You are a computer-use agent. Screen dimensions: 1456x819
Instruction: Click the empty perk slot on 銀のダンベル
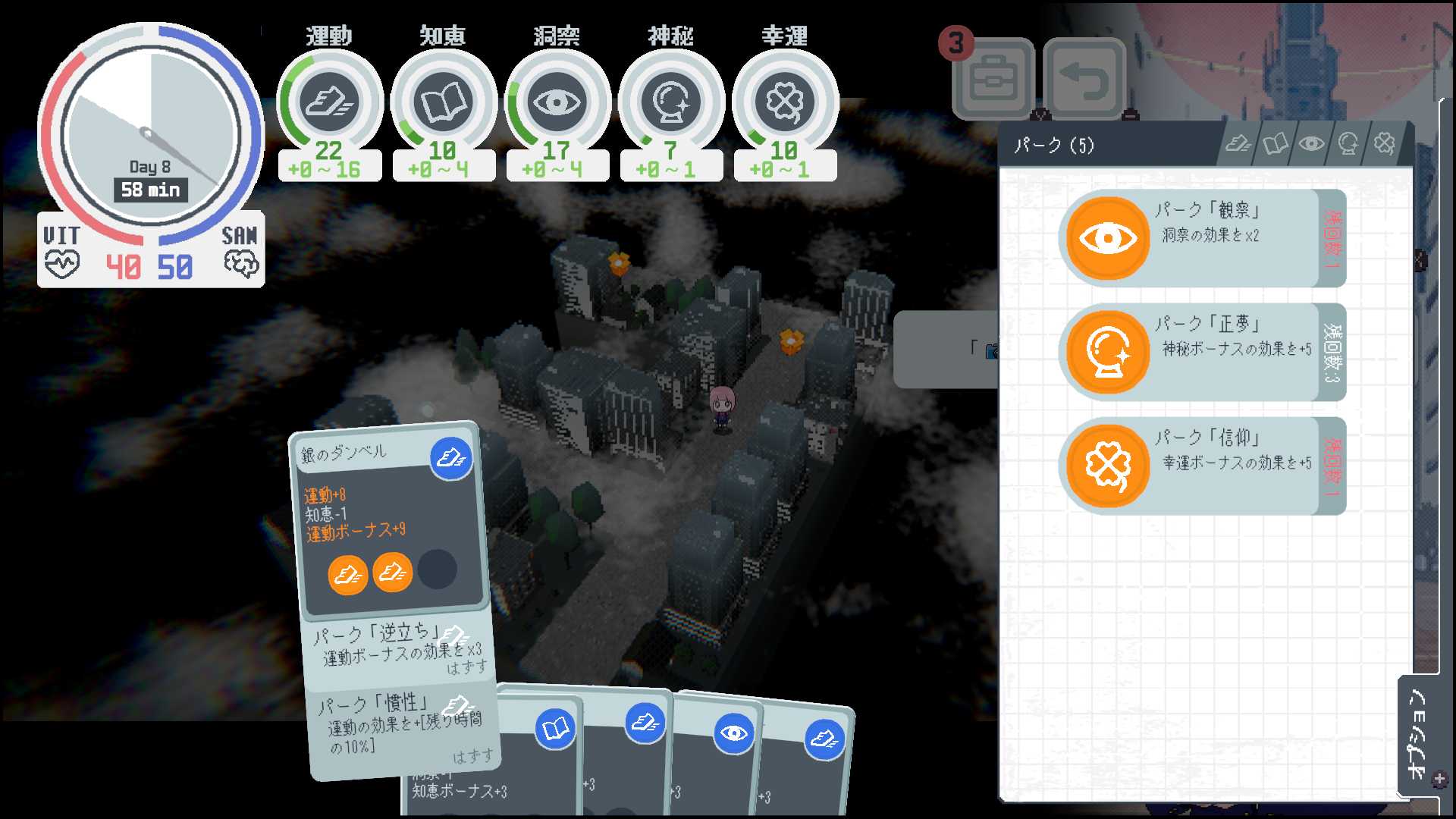437,570
